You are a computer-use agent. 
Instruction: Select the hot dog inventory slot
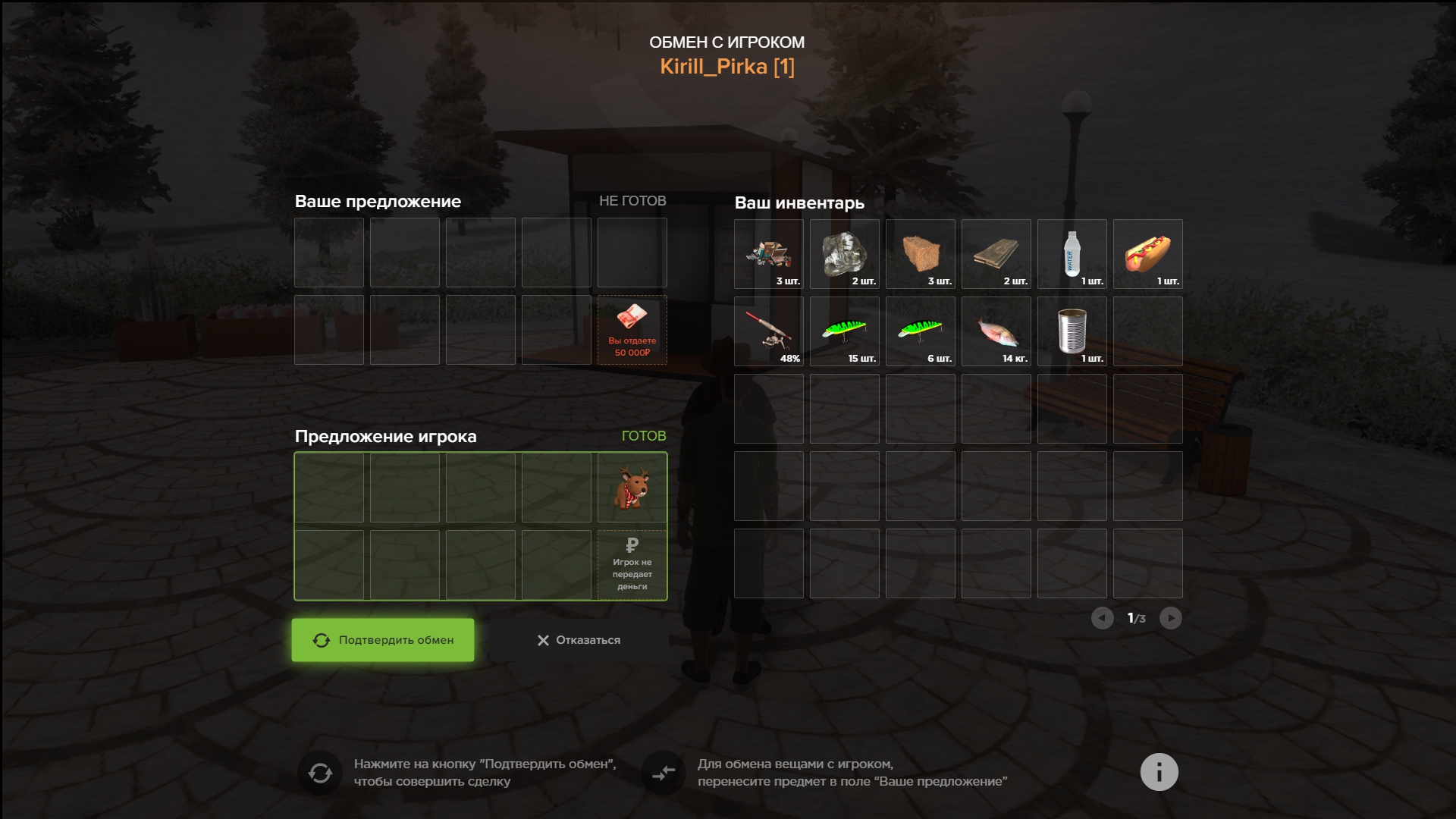point(1147,254)
